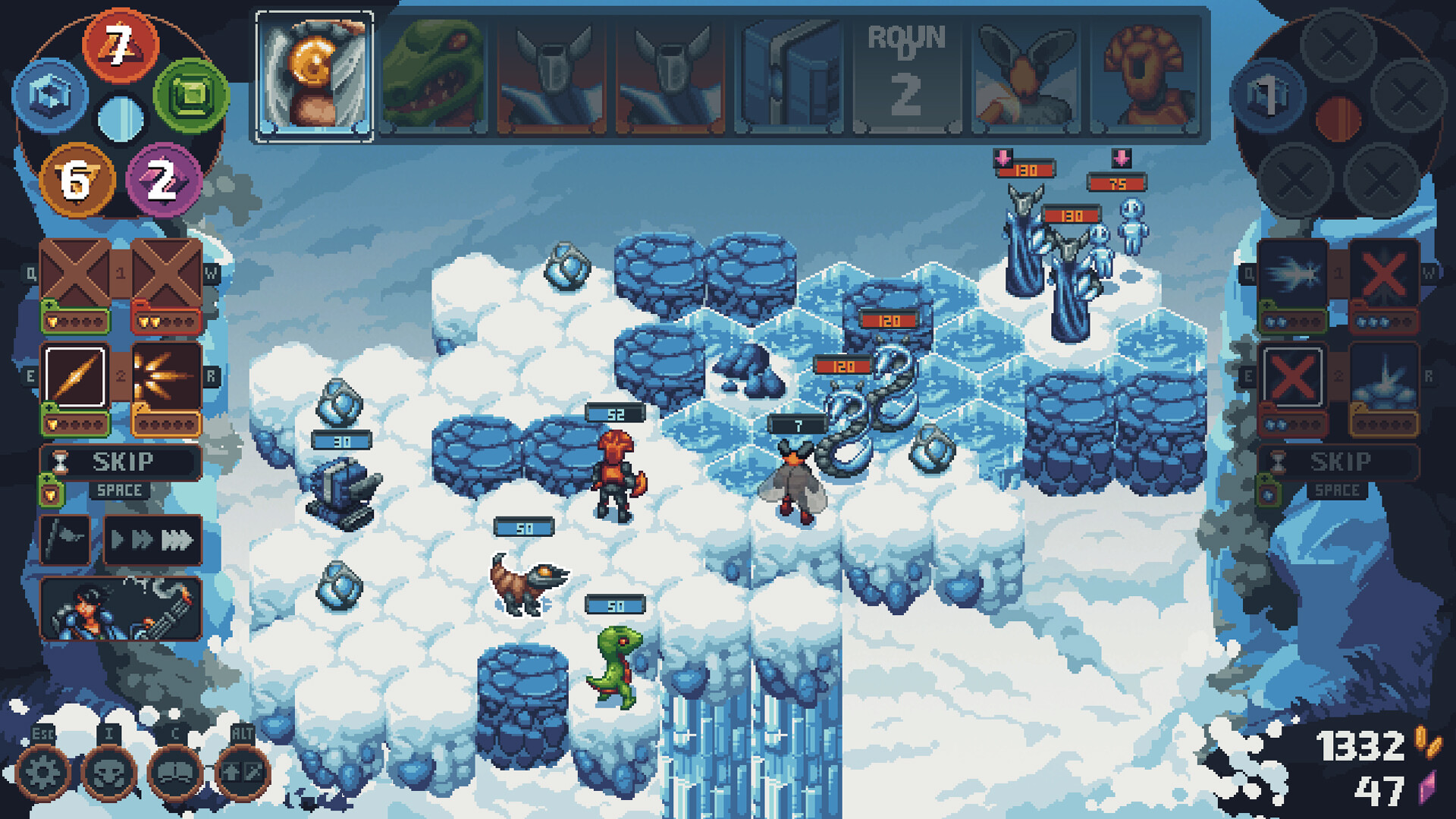Select the highlighted spear ability in slot E
The height and width of the screenshot is (819, 1456).
74,375
